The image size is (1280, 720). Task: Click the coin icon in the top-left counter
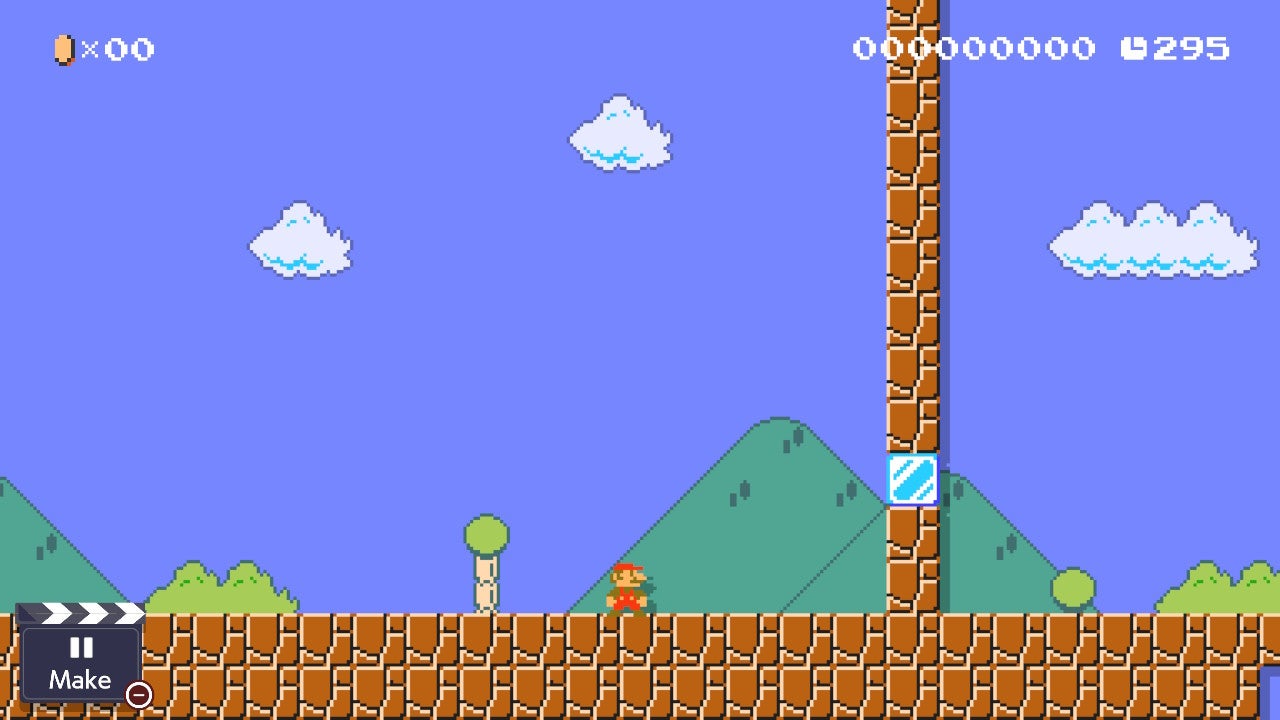pyautogui.click(x=62, y=50)
